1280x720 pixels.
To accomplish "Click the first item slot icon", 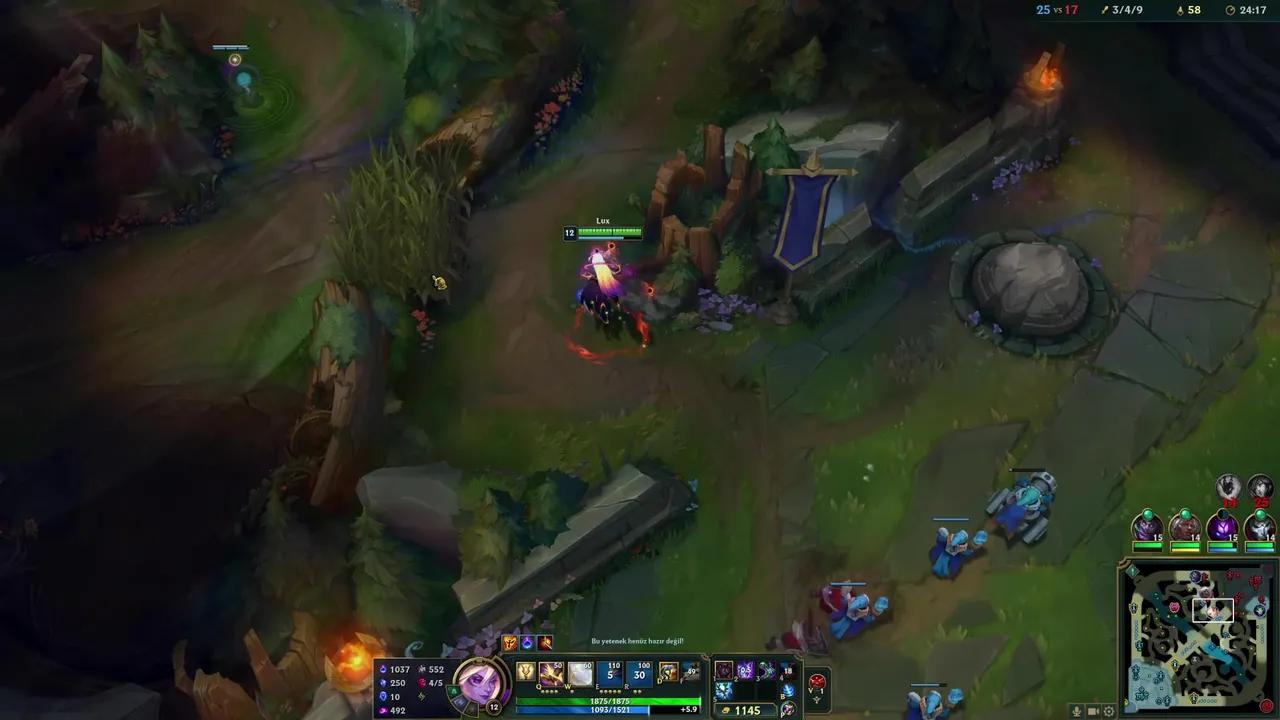I will click(x=724, y=670).
